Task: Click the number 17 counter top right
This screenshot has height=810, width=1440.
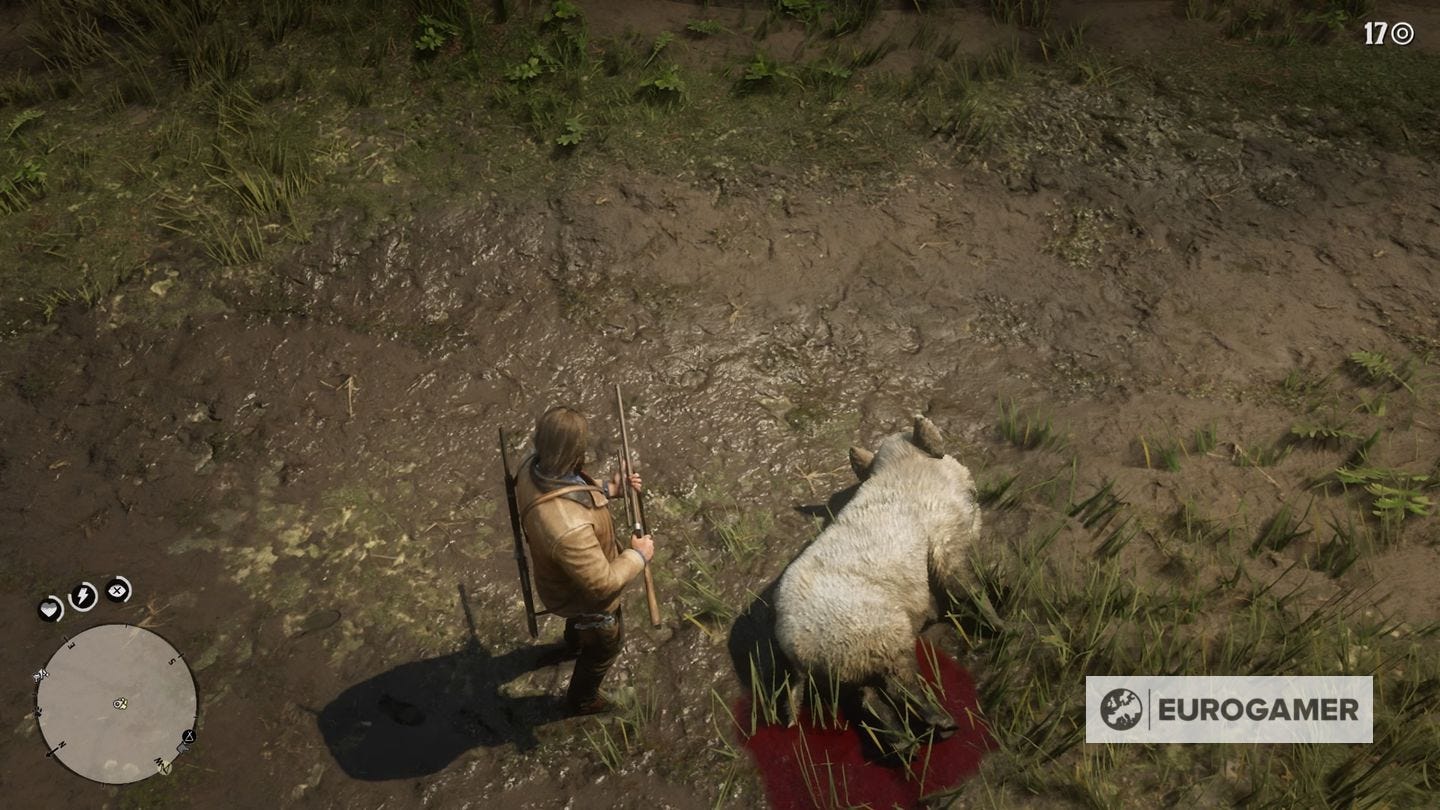Action: 1374,32
